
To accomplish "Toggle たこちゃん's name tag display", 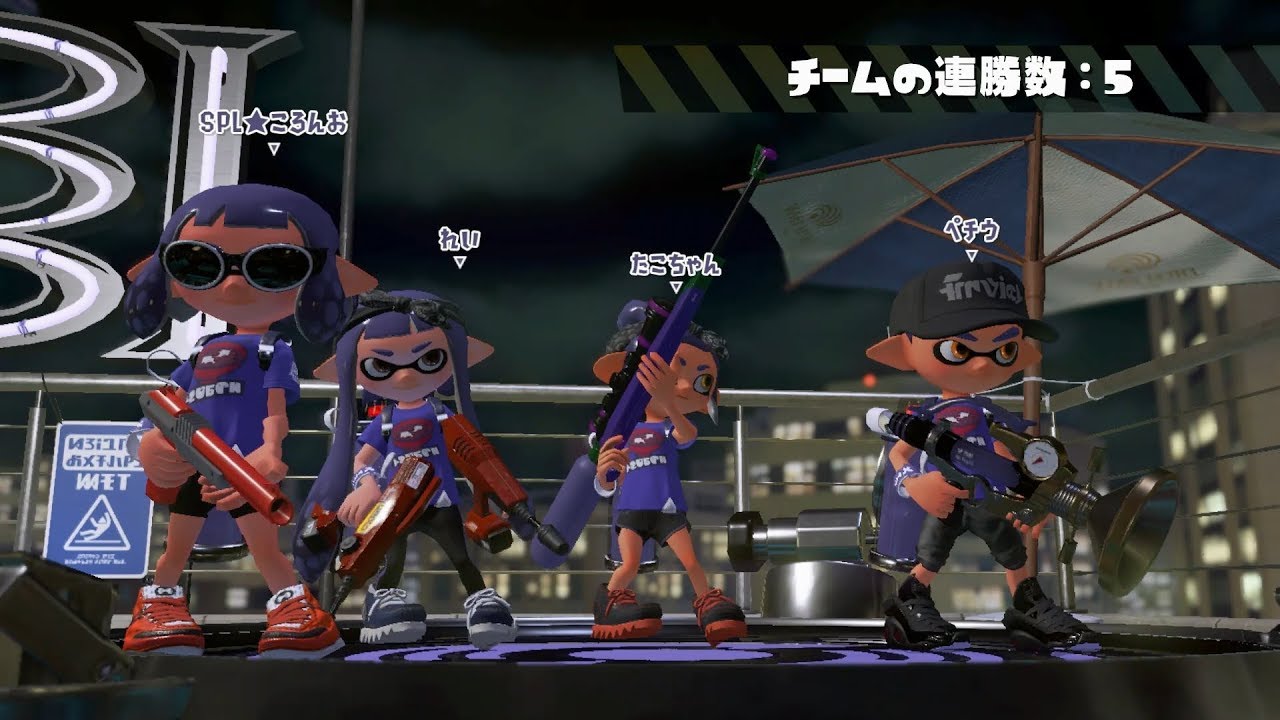I will (x=675, y=266).
